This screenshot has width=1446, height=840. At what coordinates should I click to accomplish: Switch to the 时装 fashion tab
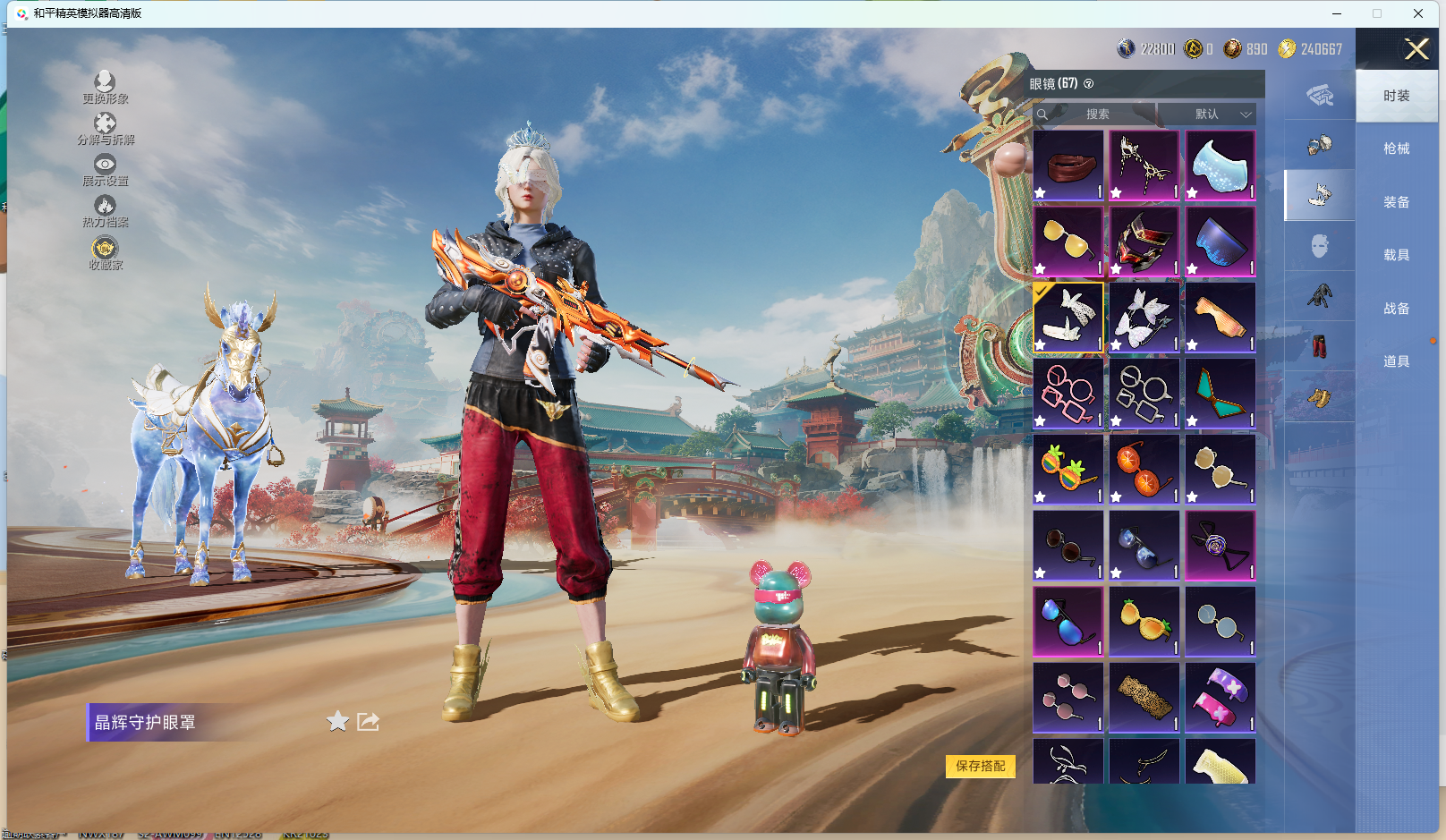point(1396,96)
